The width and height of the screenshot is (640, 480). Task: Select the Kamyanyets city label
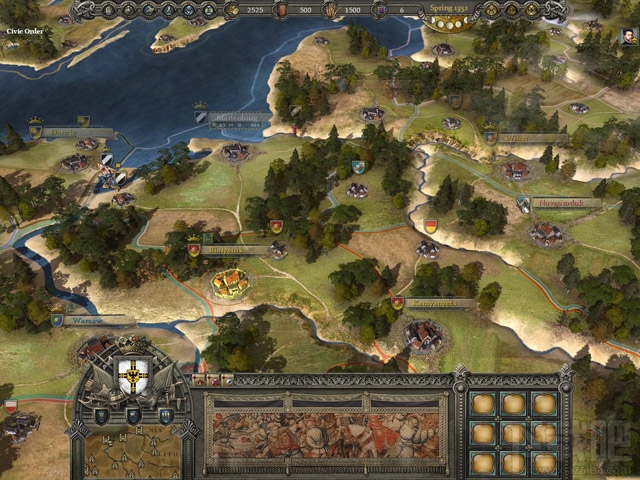(437, 303)
